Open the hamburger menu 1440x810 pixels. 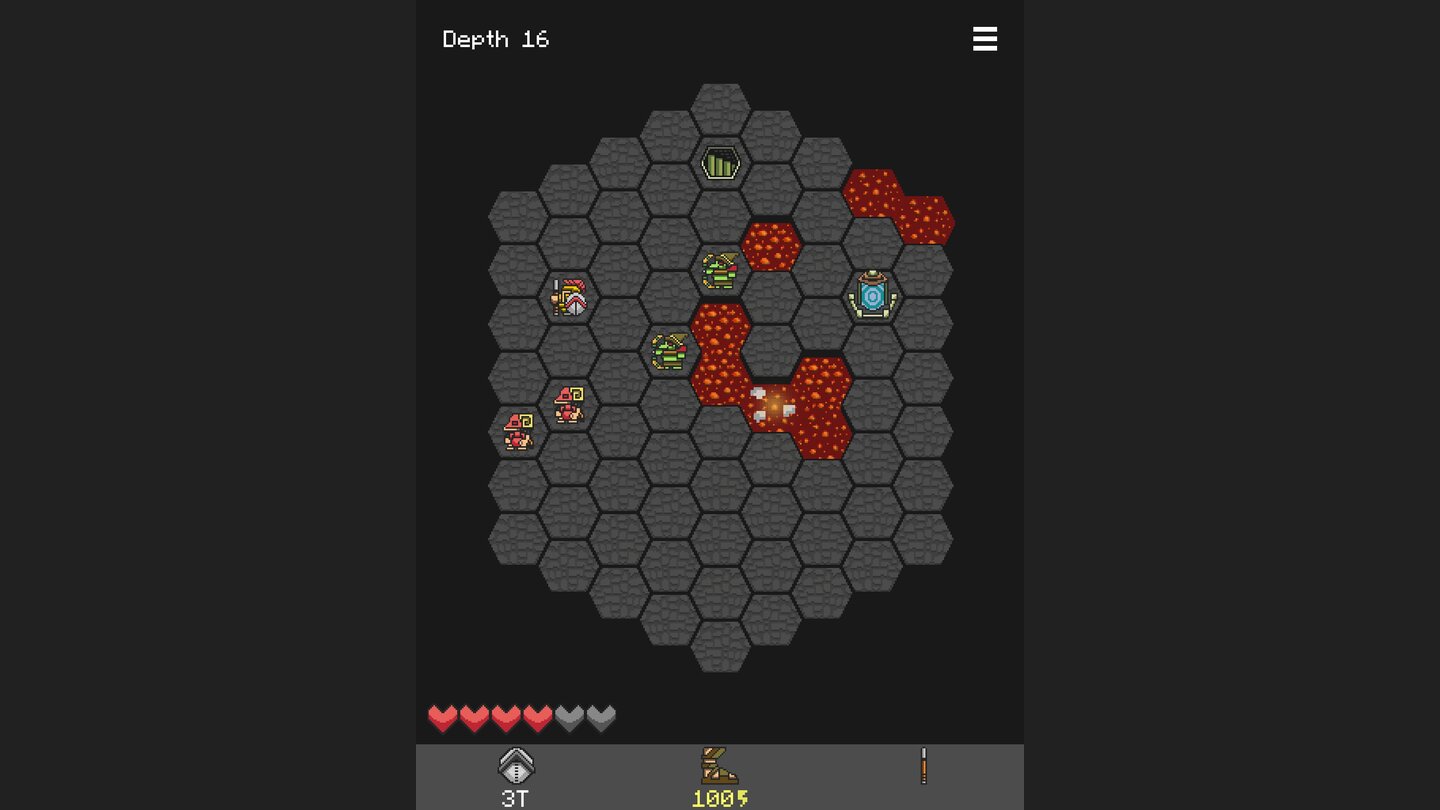985,39
